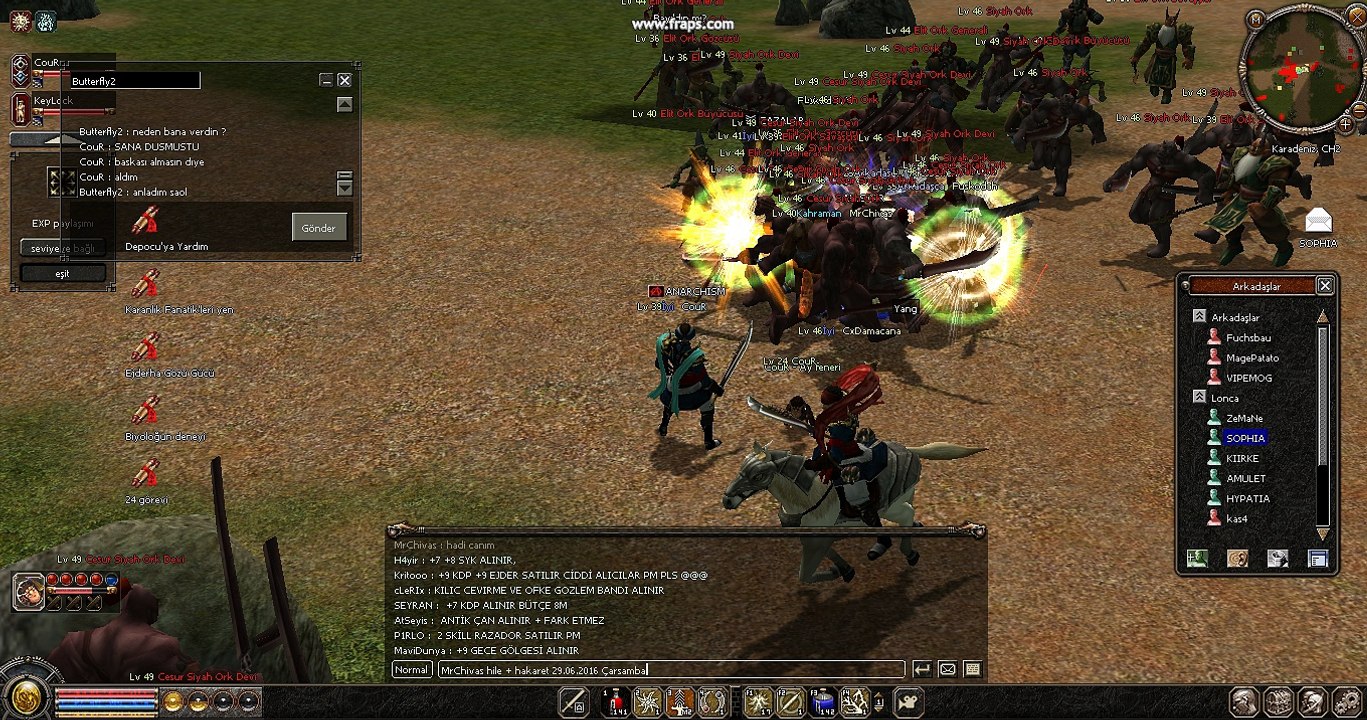Screen dimensions: 1367x720
Task: Send the whisper with the Gönder button
Action: point(319,227)
